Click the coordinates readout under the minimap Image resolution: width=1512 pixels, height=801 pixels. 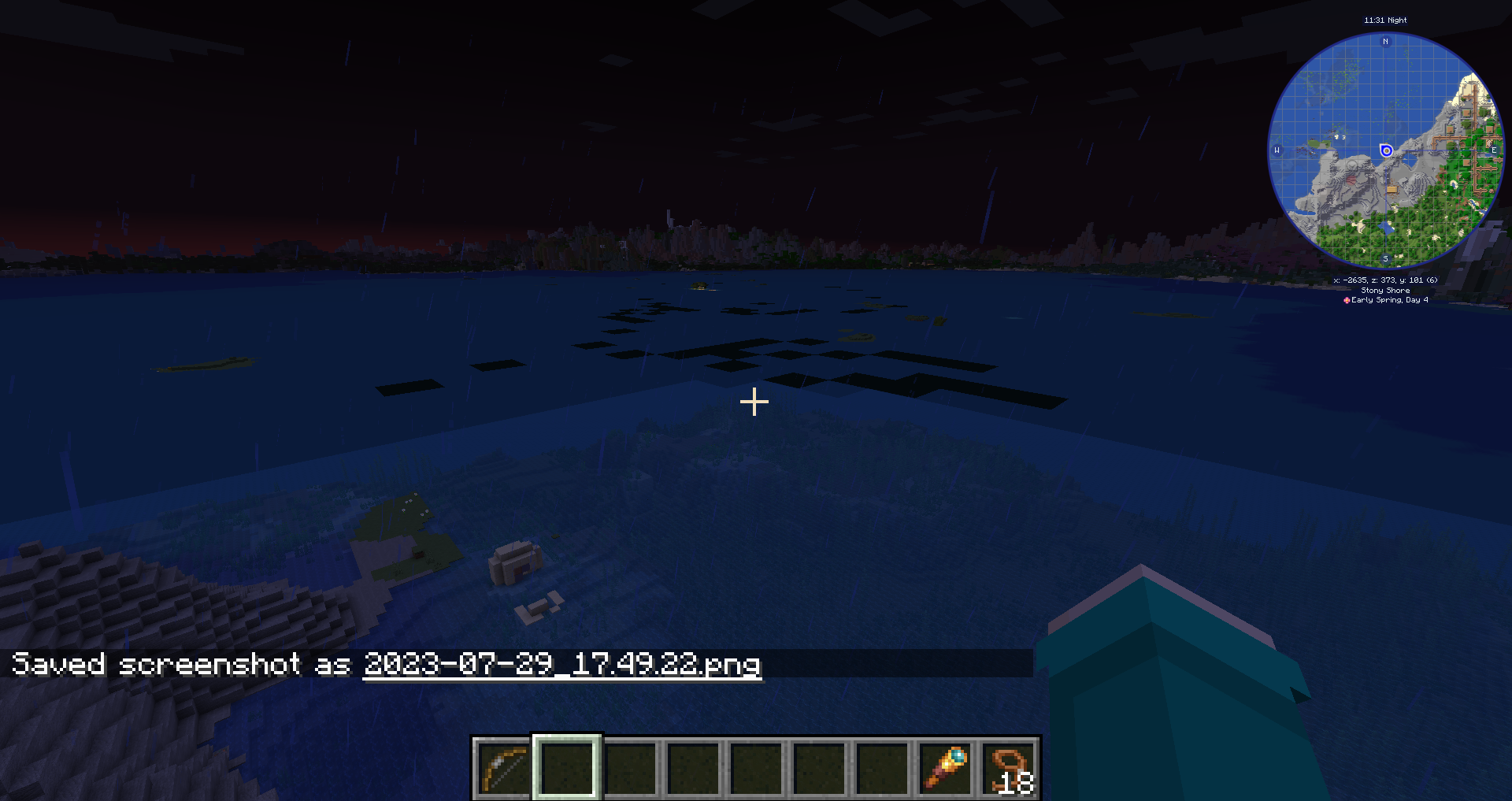tap(1384, 279)
